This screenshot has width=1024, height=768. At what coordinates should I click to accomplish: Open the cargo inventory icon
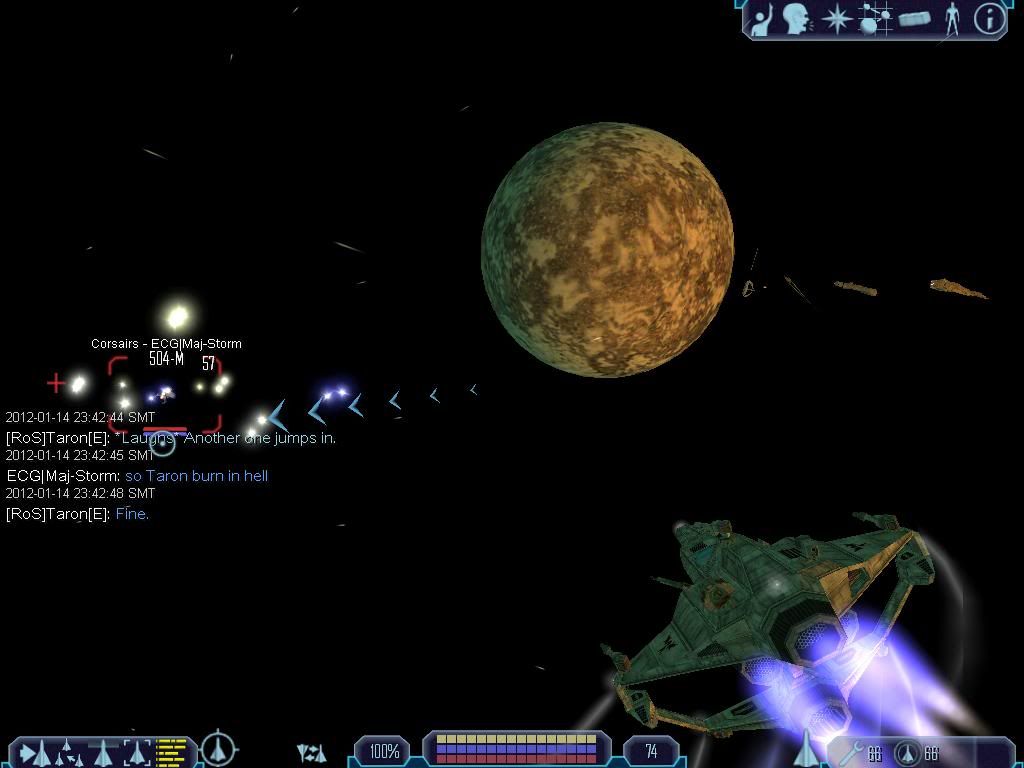[x=915, y=19]
